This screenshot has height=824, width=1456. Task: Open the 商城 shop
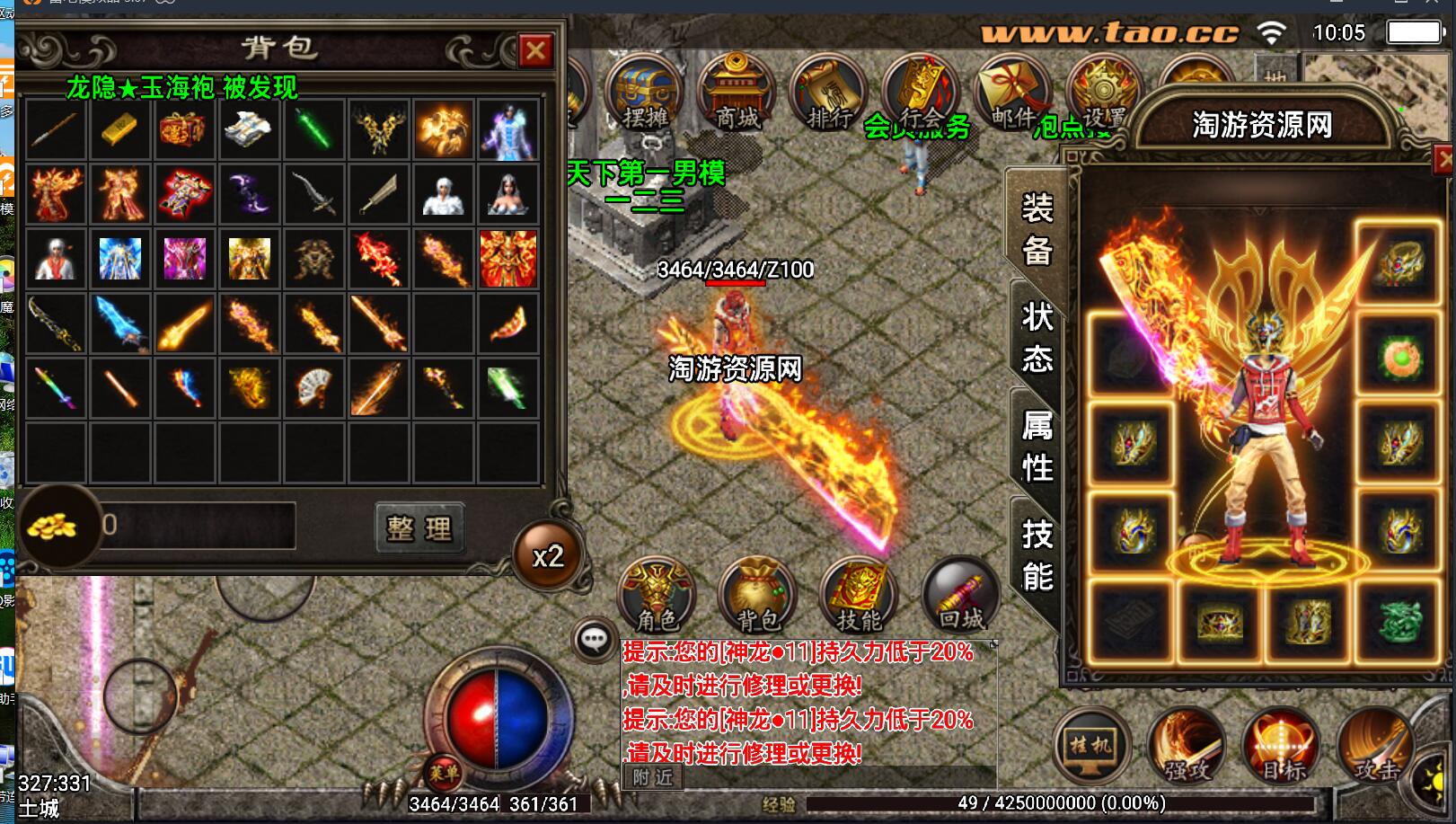[x=737, y=94]
